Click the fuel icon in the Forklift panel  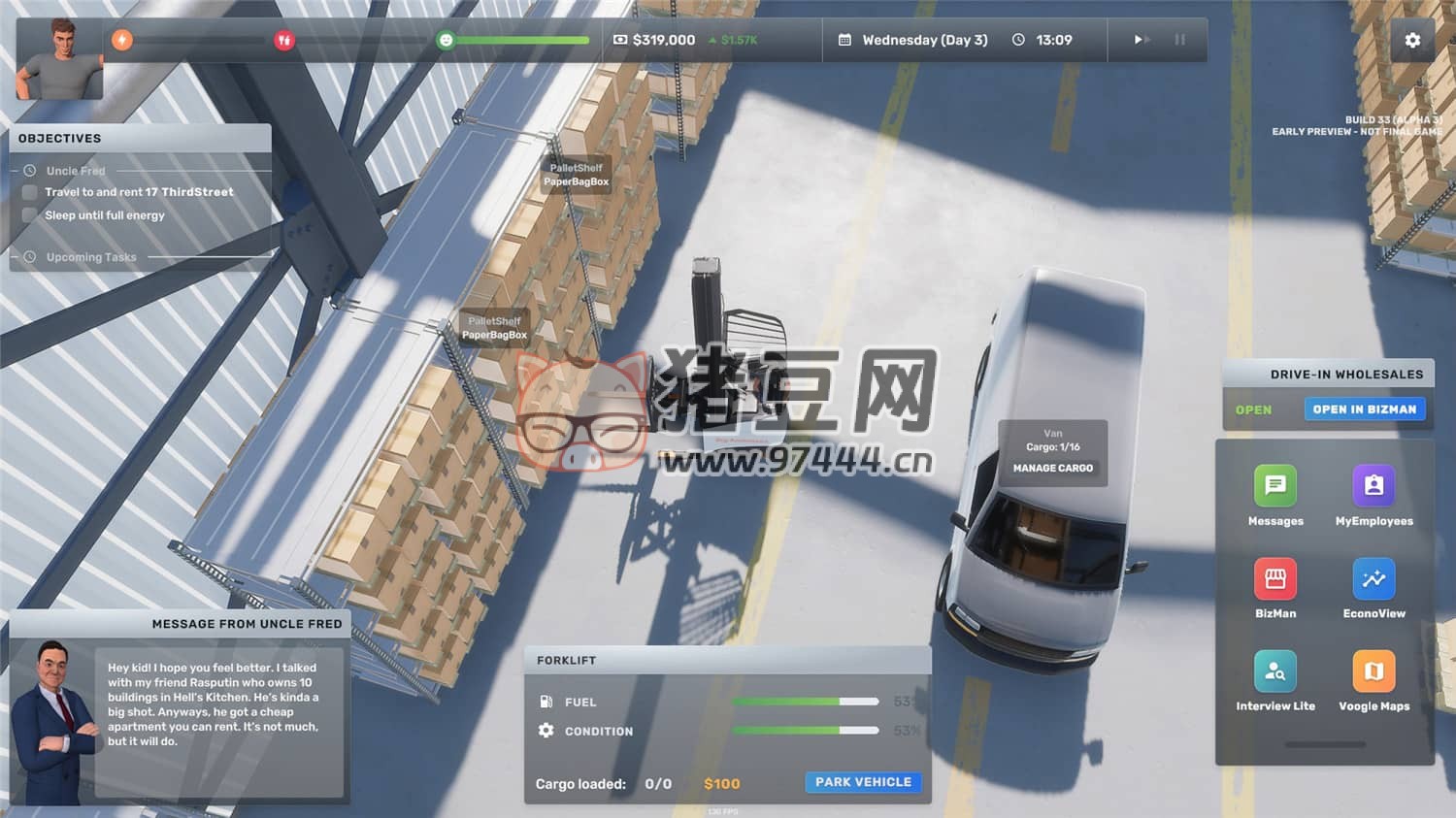point(546,701)
